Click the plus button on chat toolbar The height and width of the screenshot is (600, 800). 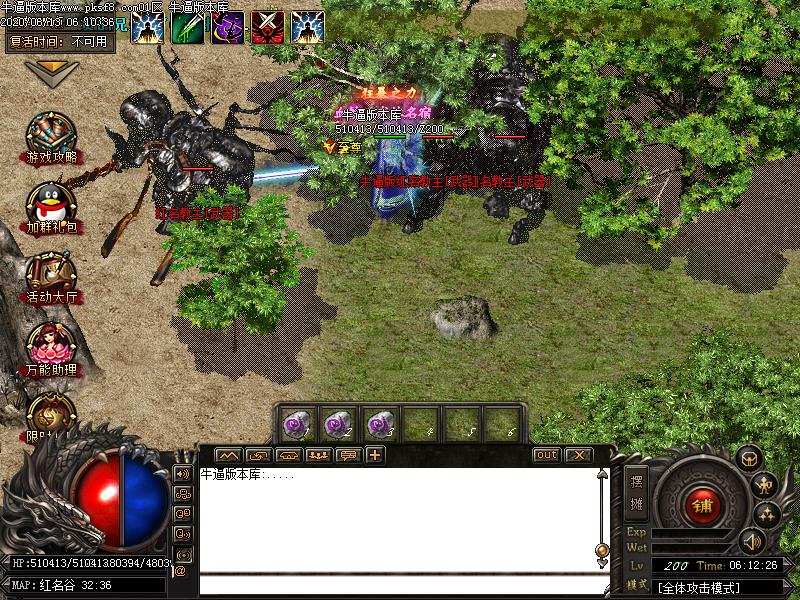375,455
